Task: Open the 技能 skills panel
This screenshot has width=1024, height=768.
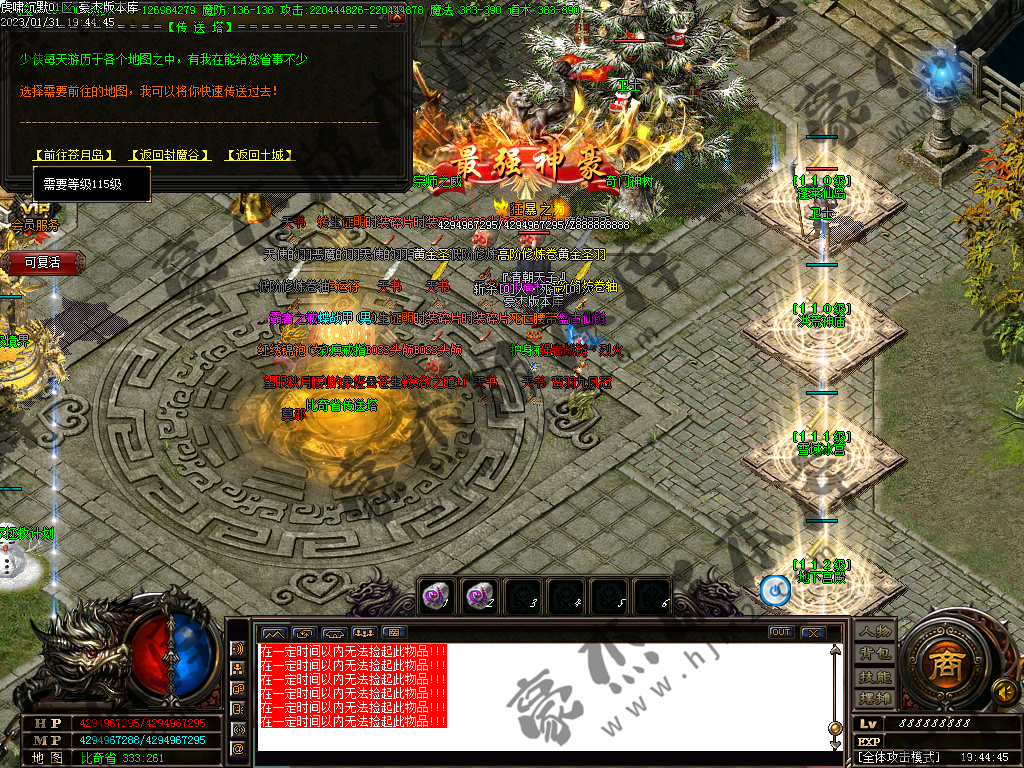Action: pyautogui.click(x=875, y=676)
